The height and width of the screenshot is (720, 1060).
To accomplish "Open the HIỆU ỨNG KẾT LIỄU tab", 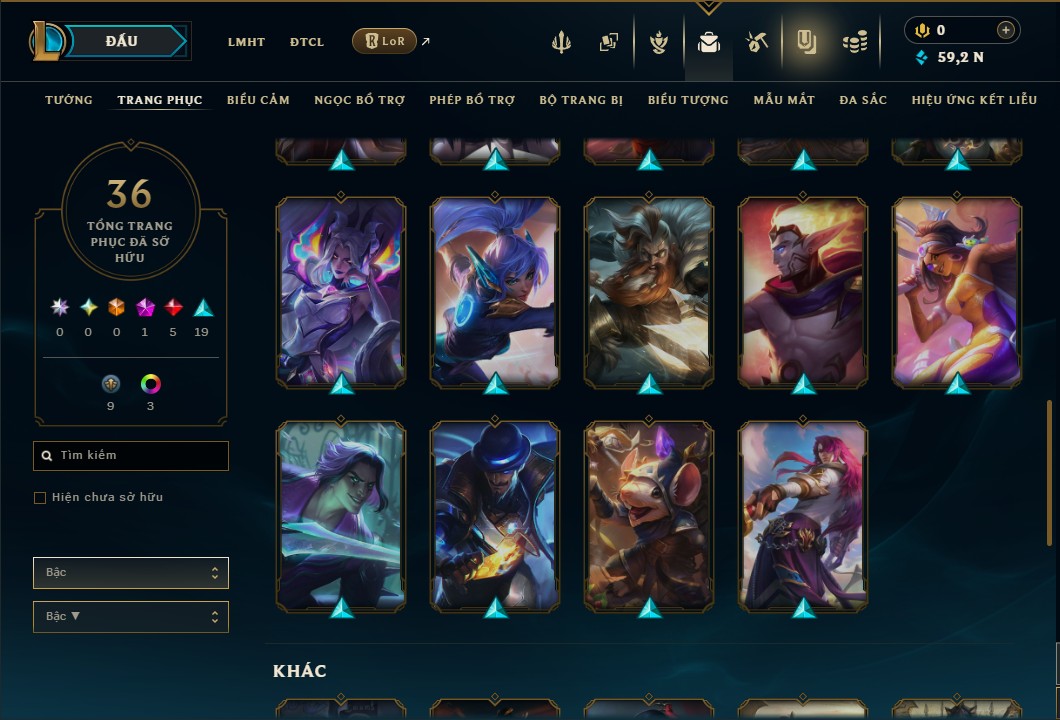I will (x=974, y=100).
